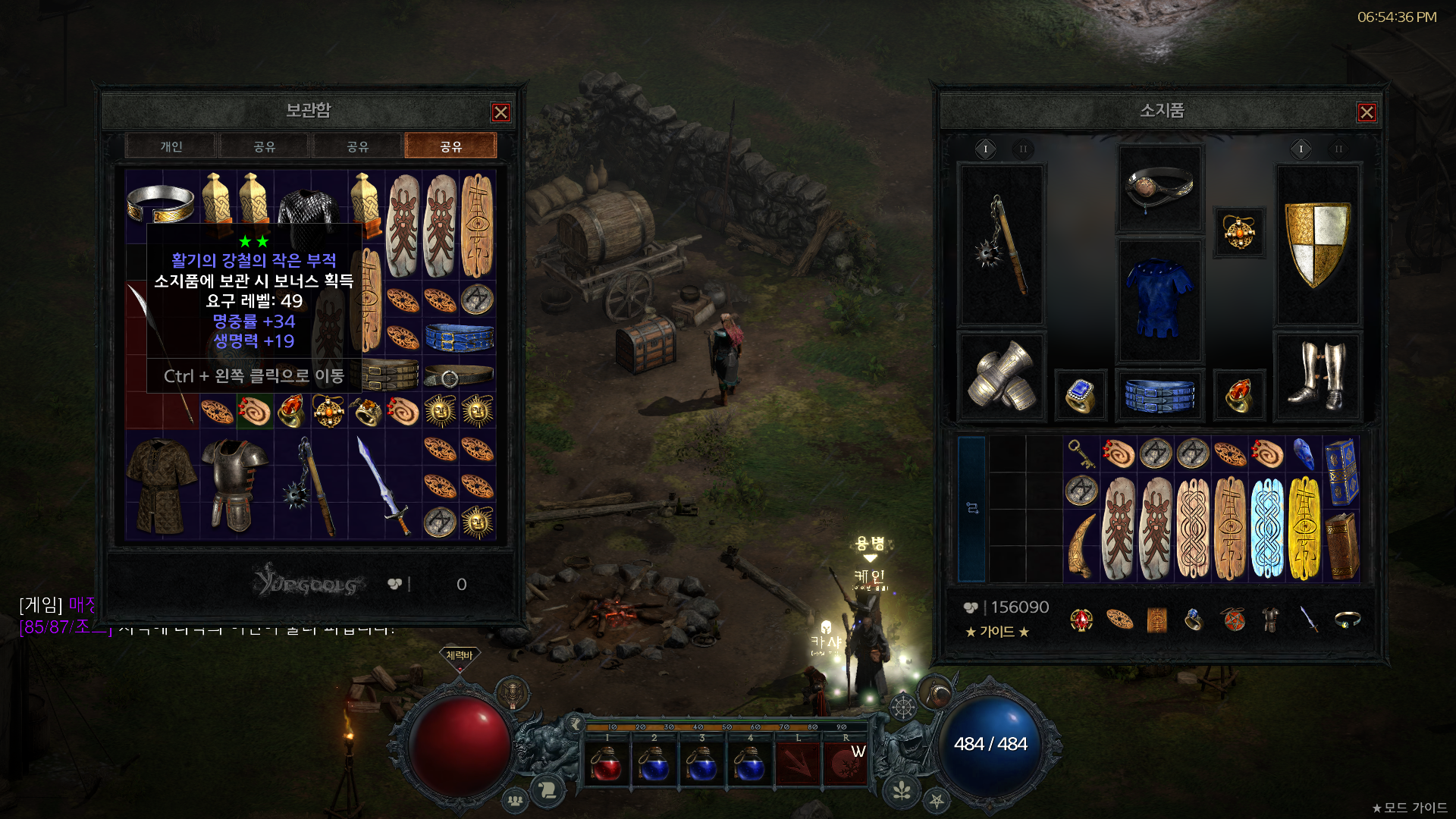Pick the key in the inventory

pos(1081,453)
